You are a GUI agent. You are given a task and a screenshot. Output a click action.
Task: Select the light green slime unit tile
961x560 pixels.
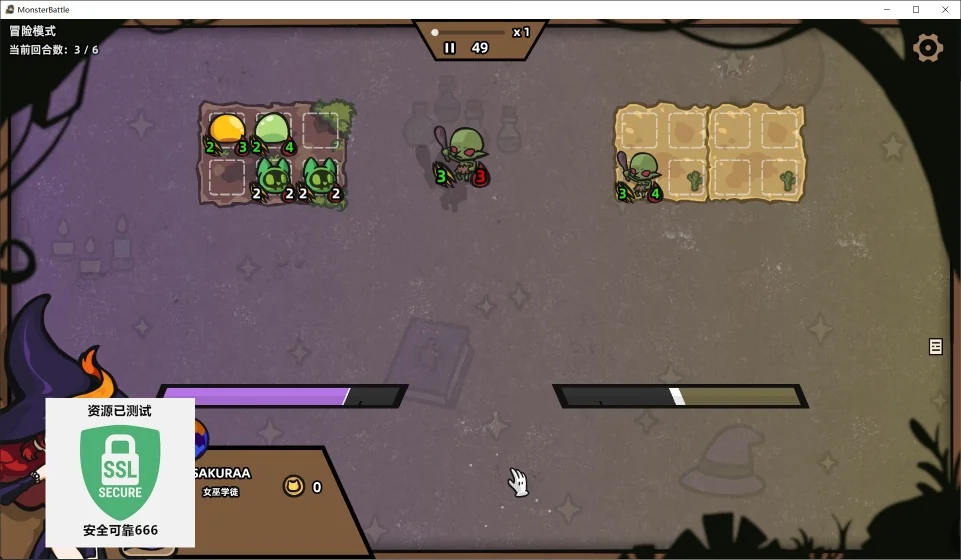click(x=272, y=130)
